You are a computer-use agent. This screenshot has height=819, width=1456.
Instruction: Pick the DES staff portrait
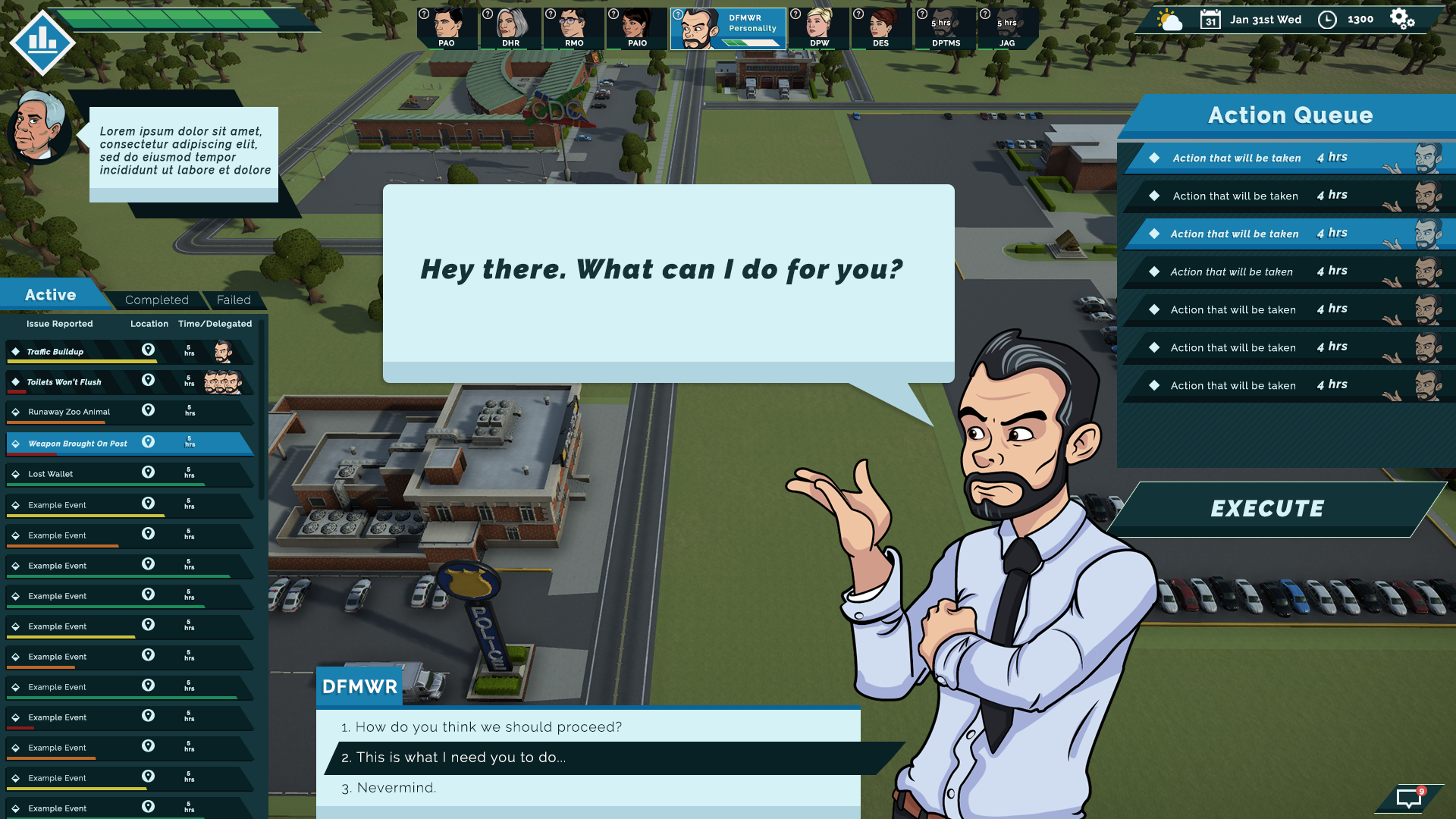point(881,28)
